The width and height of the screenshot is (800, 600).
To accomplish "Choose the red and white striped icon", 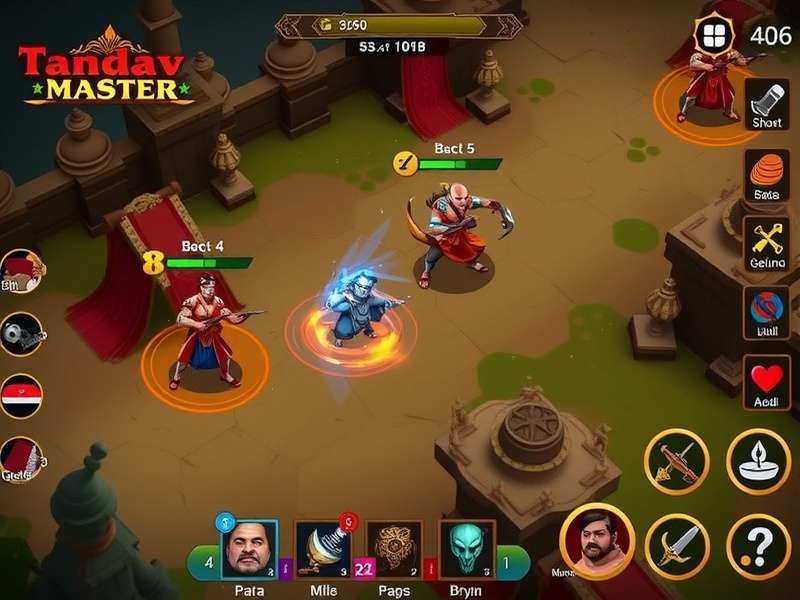I will [21, 396].
